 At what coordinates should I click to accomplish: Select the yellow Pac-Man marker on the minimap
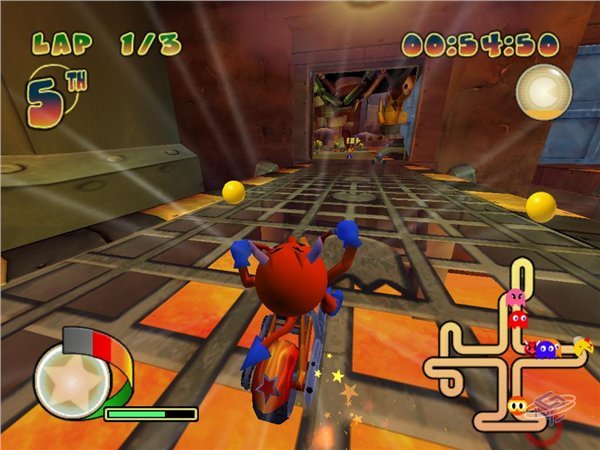[582, 346]
